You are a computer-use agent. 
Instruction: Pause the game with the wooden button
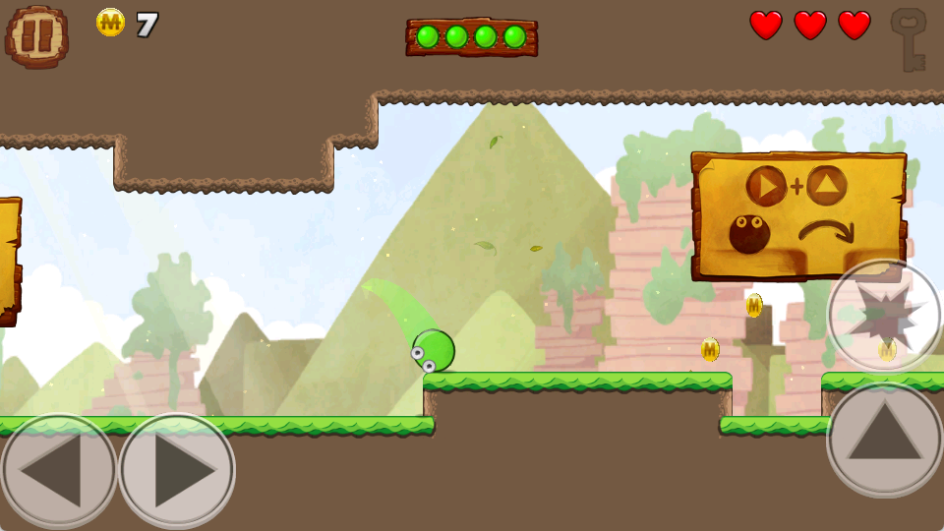(x=37, y=36)
